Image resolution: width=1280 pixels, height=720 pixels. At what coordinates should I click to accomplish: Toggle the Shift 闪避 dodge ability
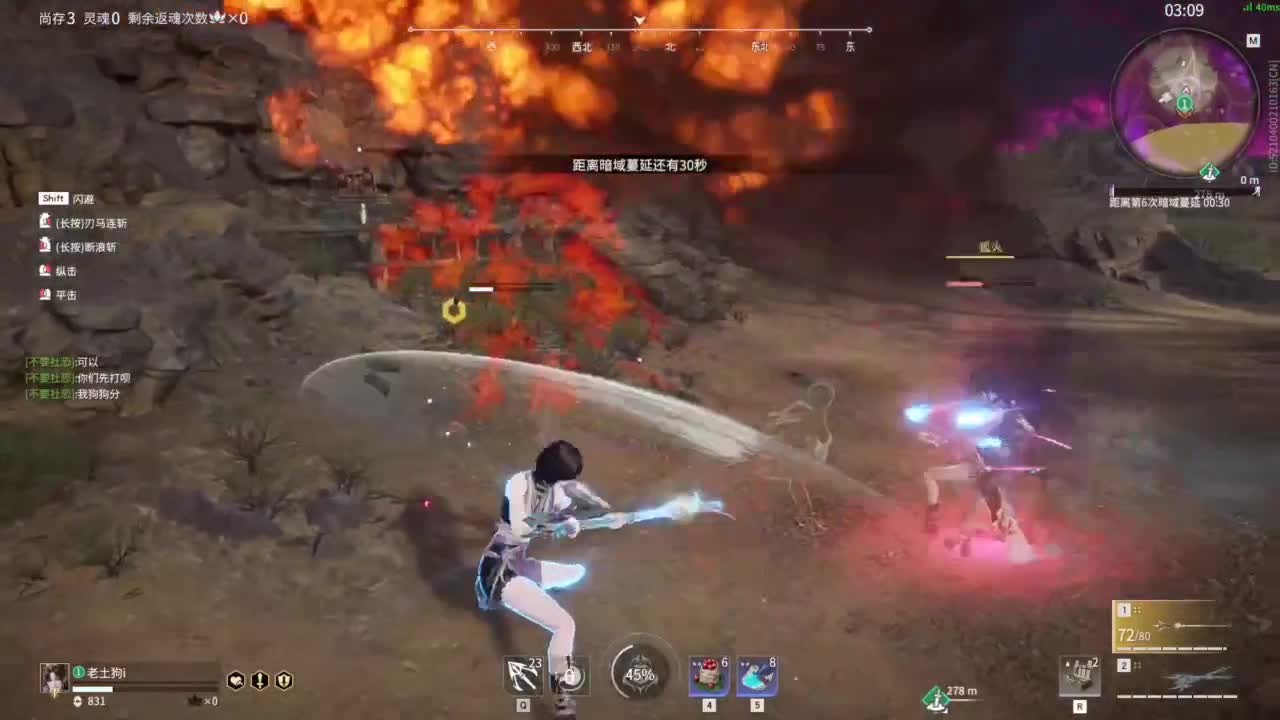click(x=53, y=198)
